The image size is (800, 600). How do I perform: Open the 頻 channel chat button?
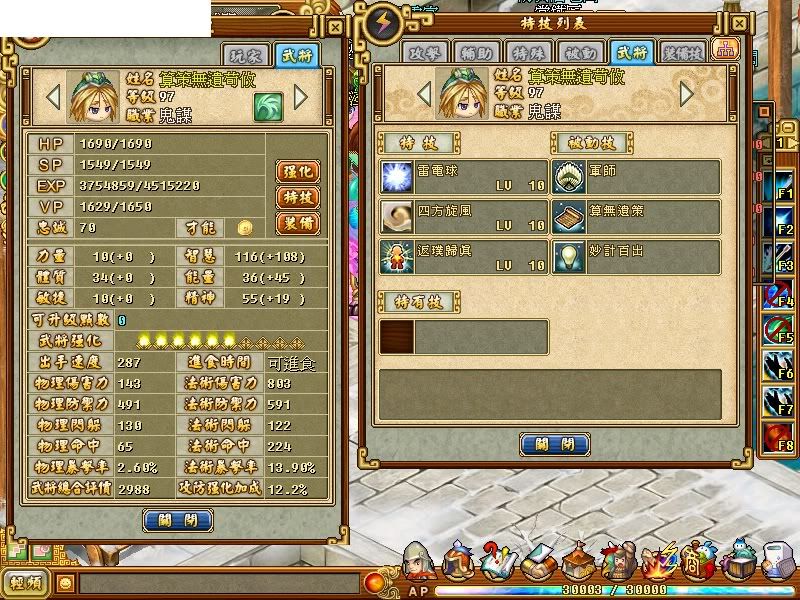[27, 582]
